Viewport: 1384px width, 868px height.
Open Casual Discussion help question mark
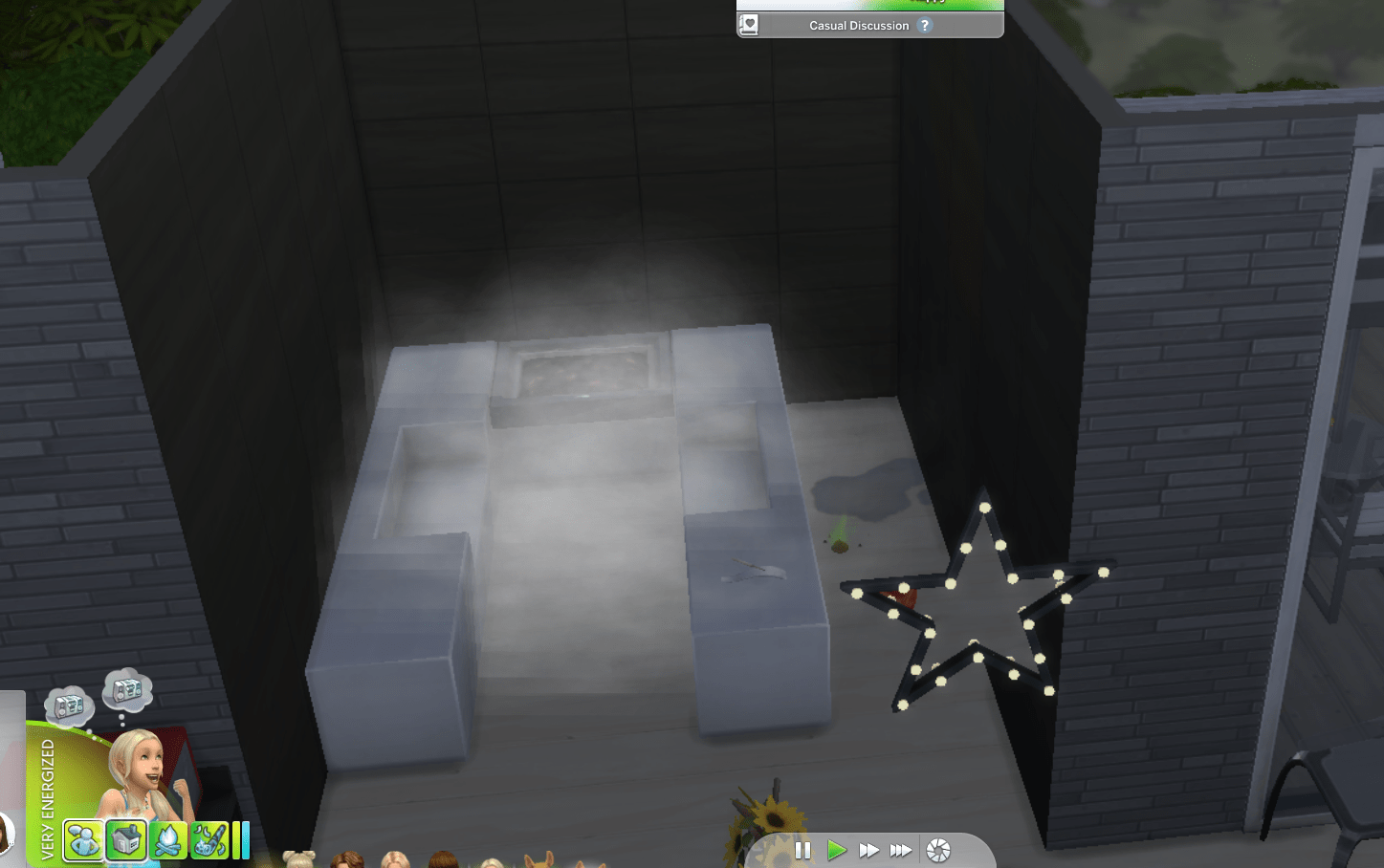[923, 26]
